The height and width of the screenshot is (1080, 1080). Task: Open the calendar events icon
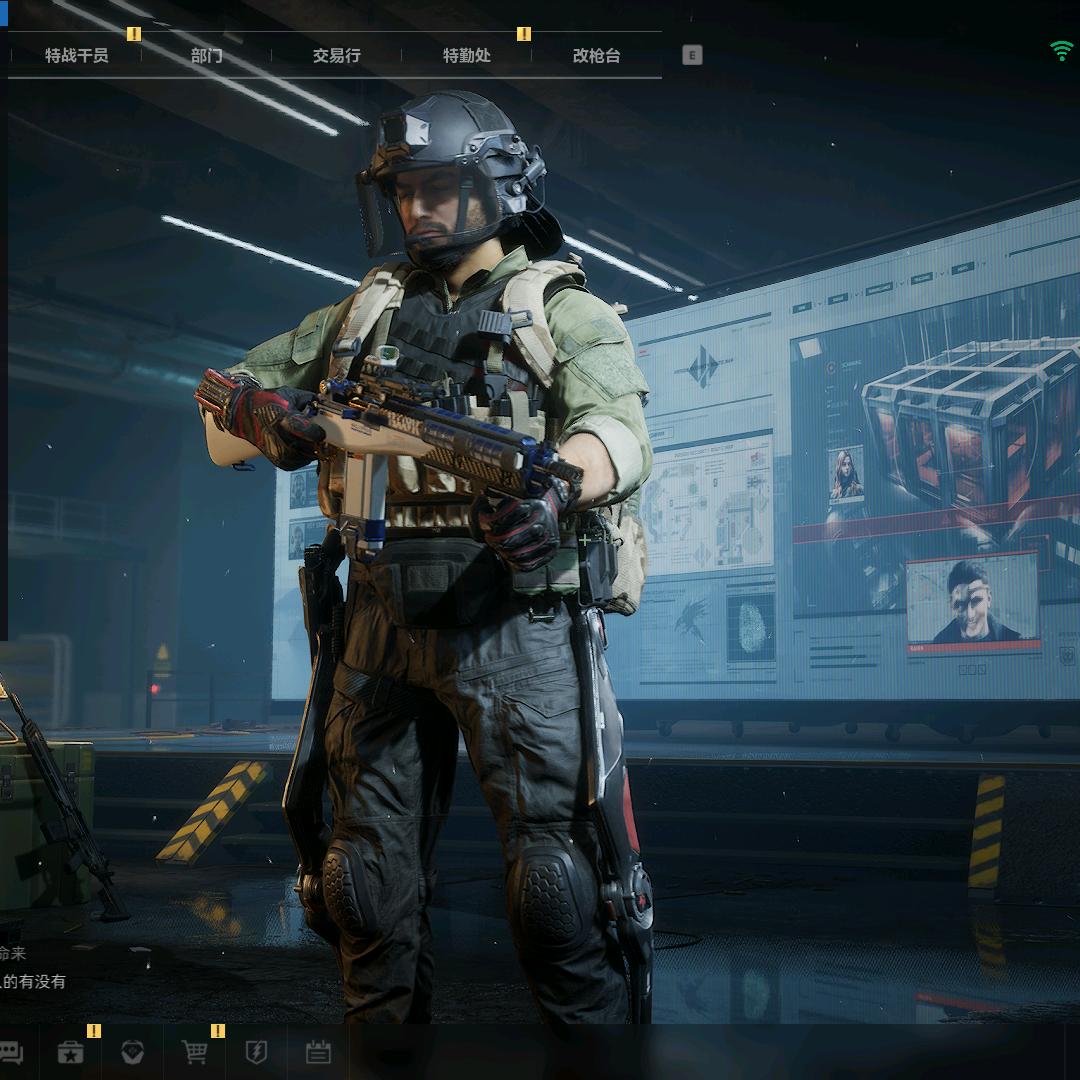318,1052
